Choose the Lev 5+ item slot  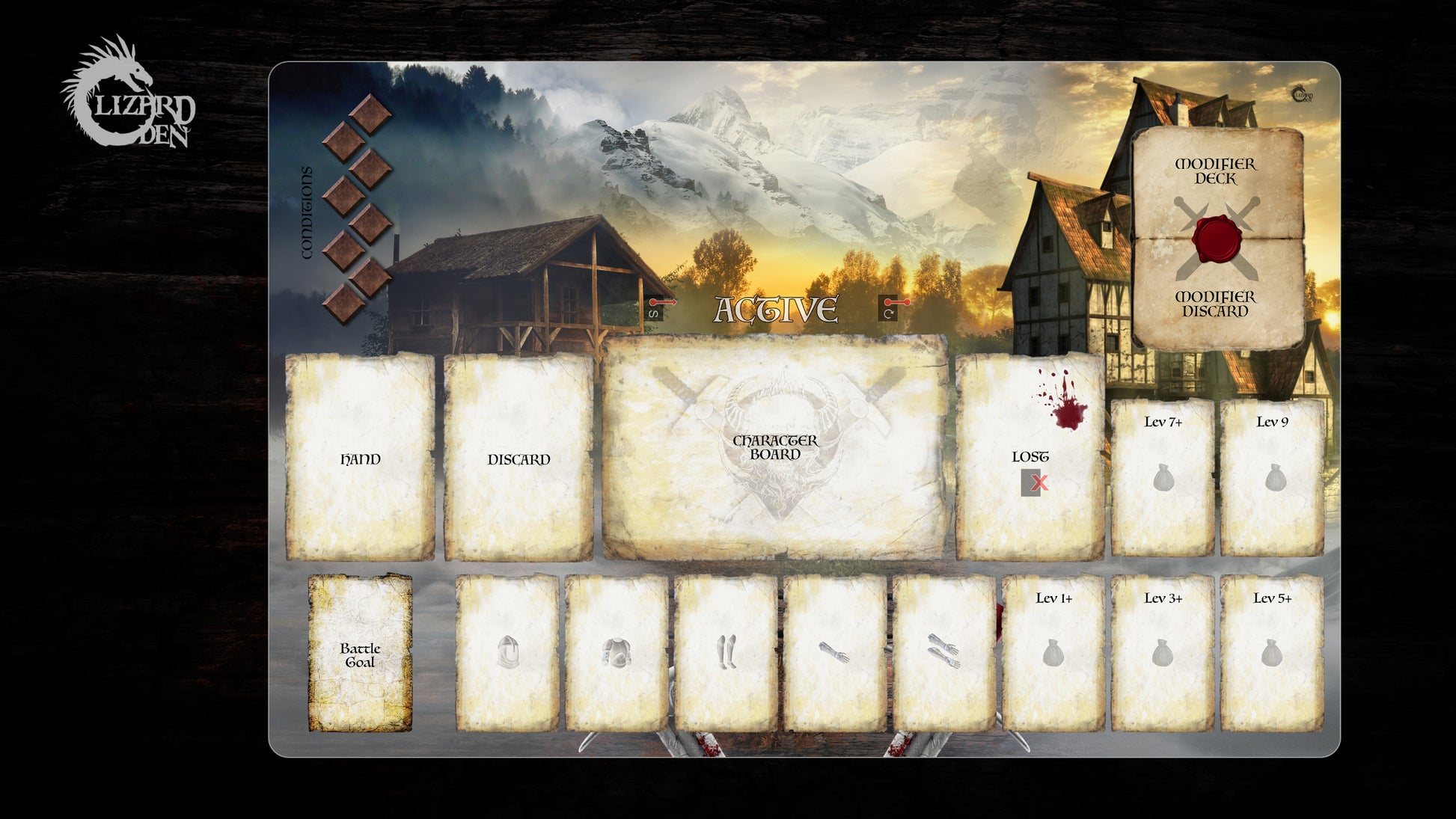point(1272,653)
